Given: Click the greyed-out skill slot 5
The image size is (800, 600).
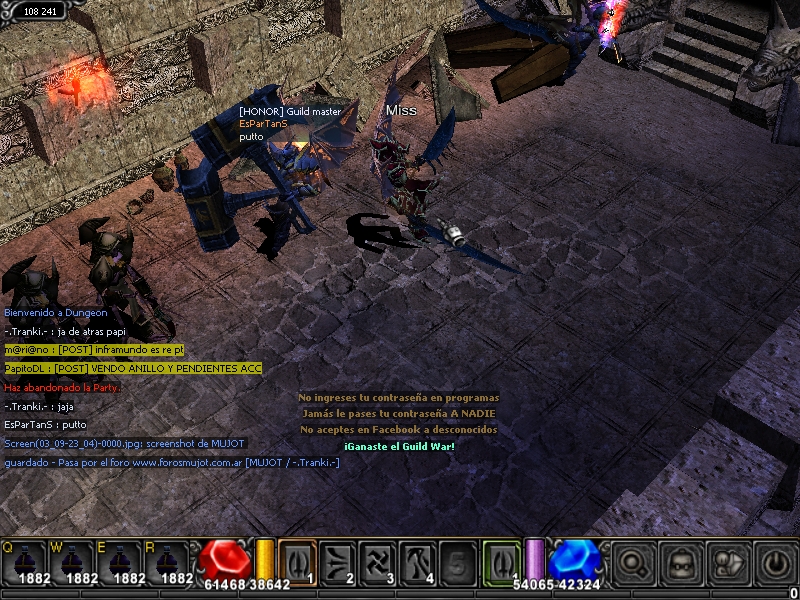Looking at the screenshot, I should [458, 561].
